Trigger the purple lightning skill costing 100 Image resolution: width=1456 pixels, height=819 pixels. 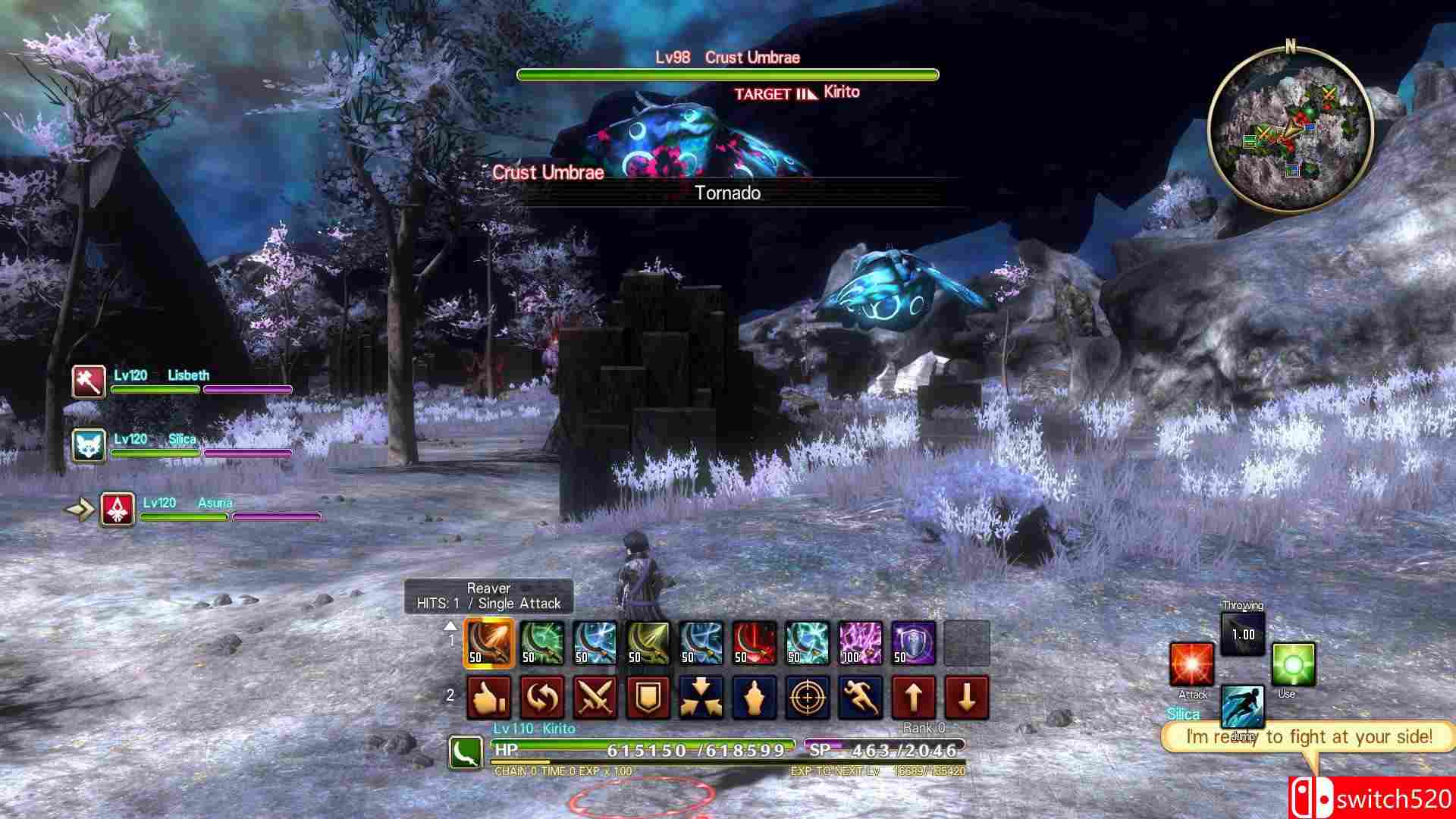point(861,643)
